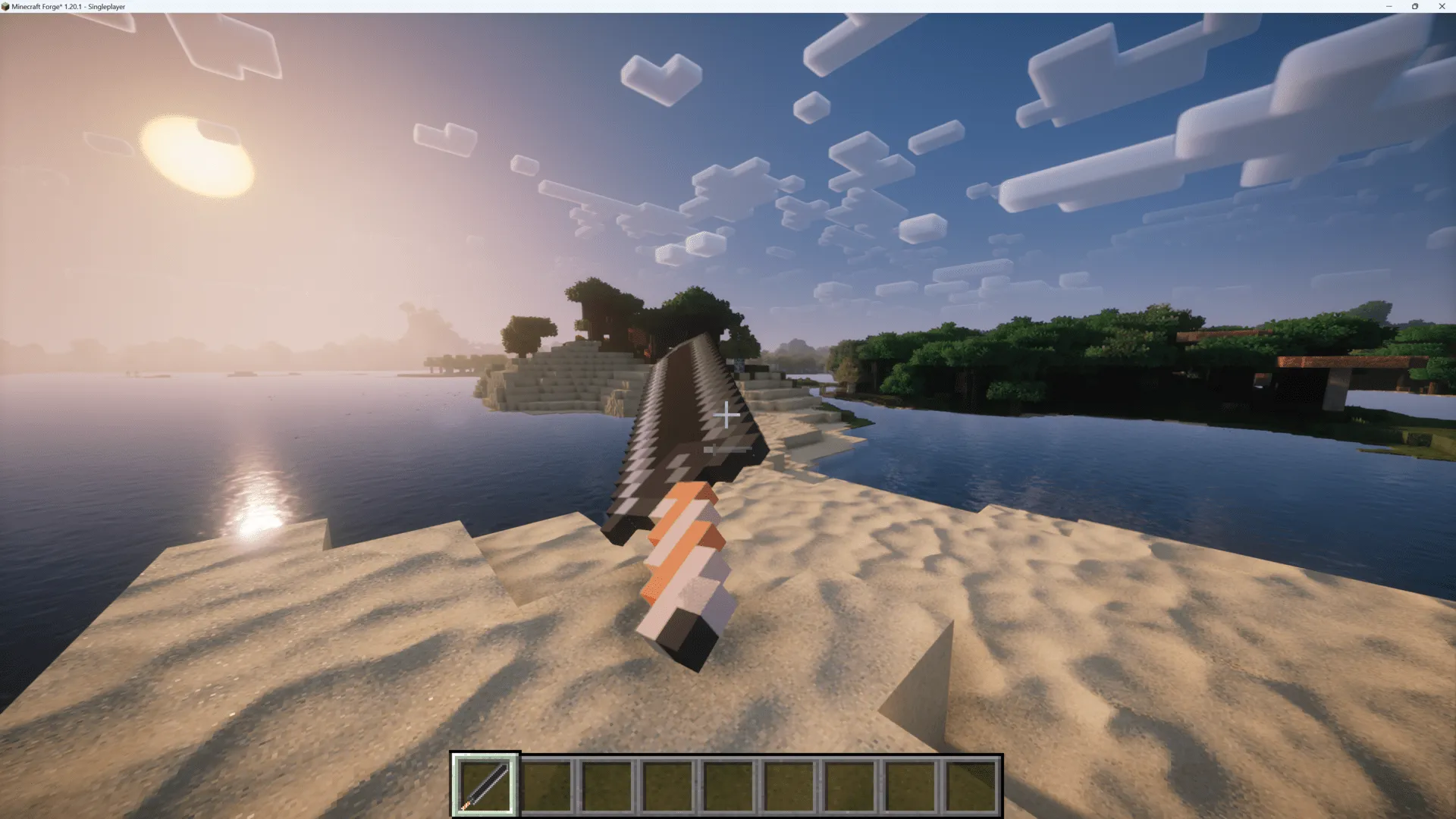This screenshot has height=819, width=1456.
Task: Click the second hotbar slot
Action: pos(547,783)
